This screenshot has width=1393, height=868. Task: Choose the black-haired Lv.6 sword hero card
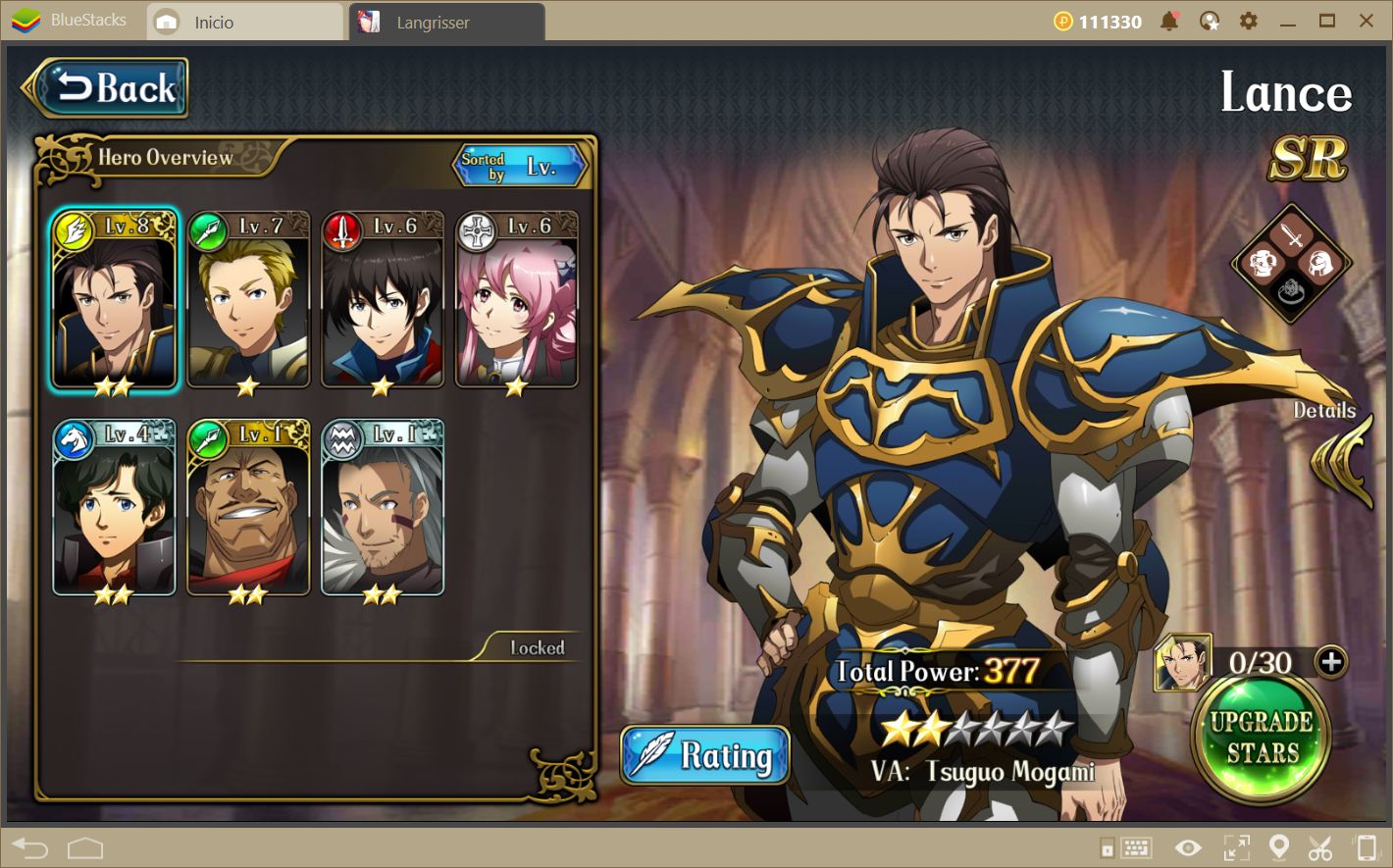[383, 302]
